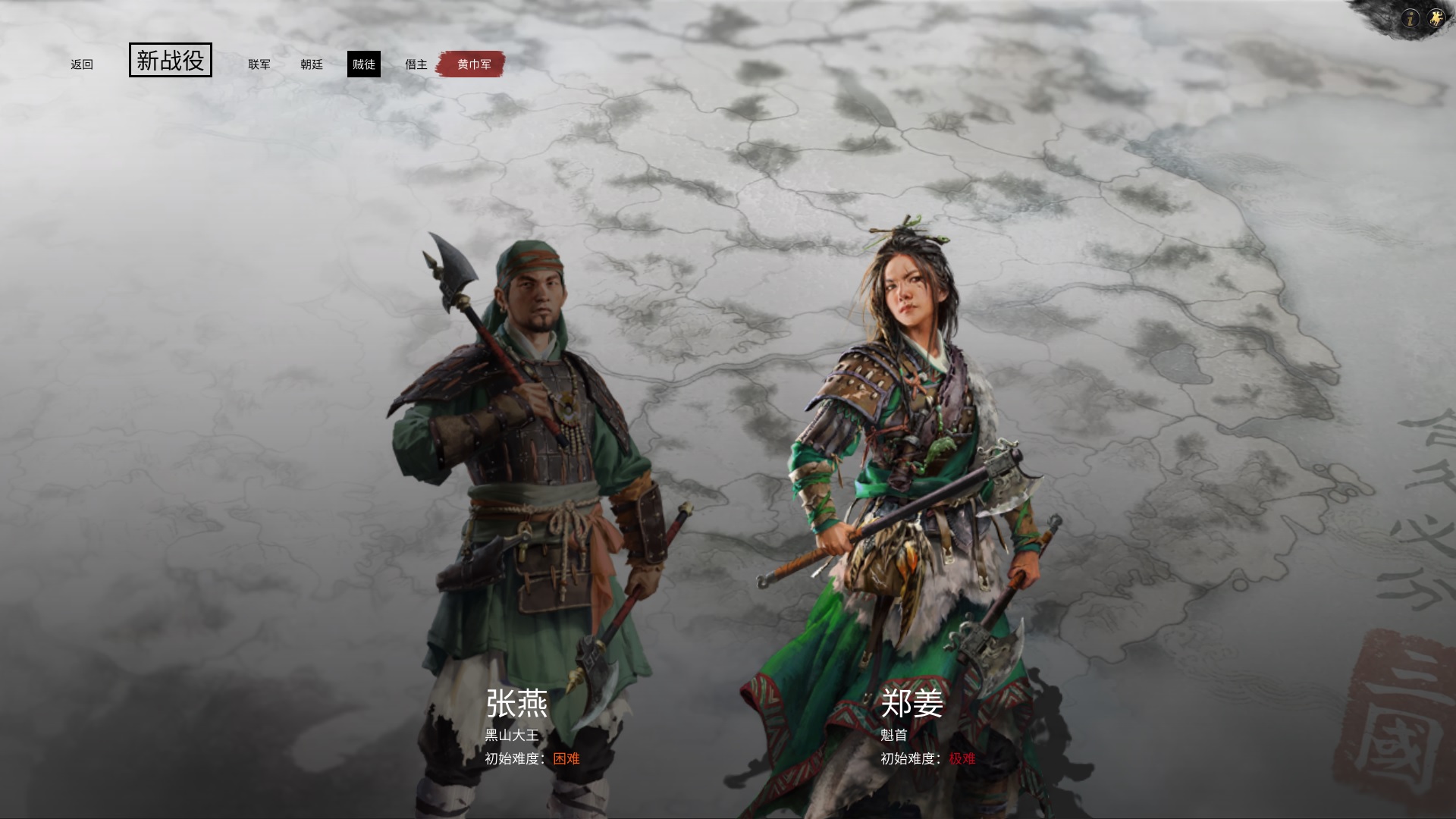
Task: Select the 贼徒 (Bandits) faction tab
Action: tap(365, 64)
